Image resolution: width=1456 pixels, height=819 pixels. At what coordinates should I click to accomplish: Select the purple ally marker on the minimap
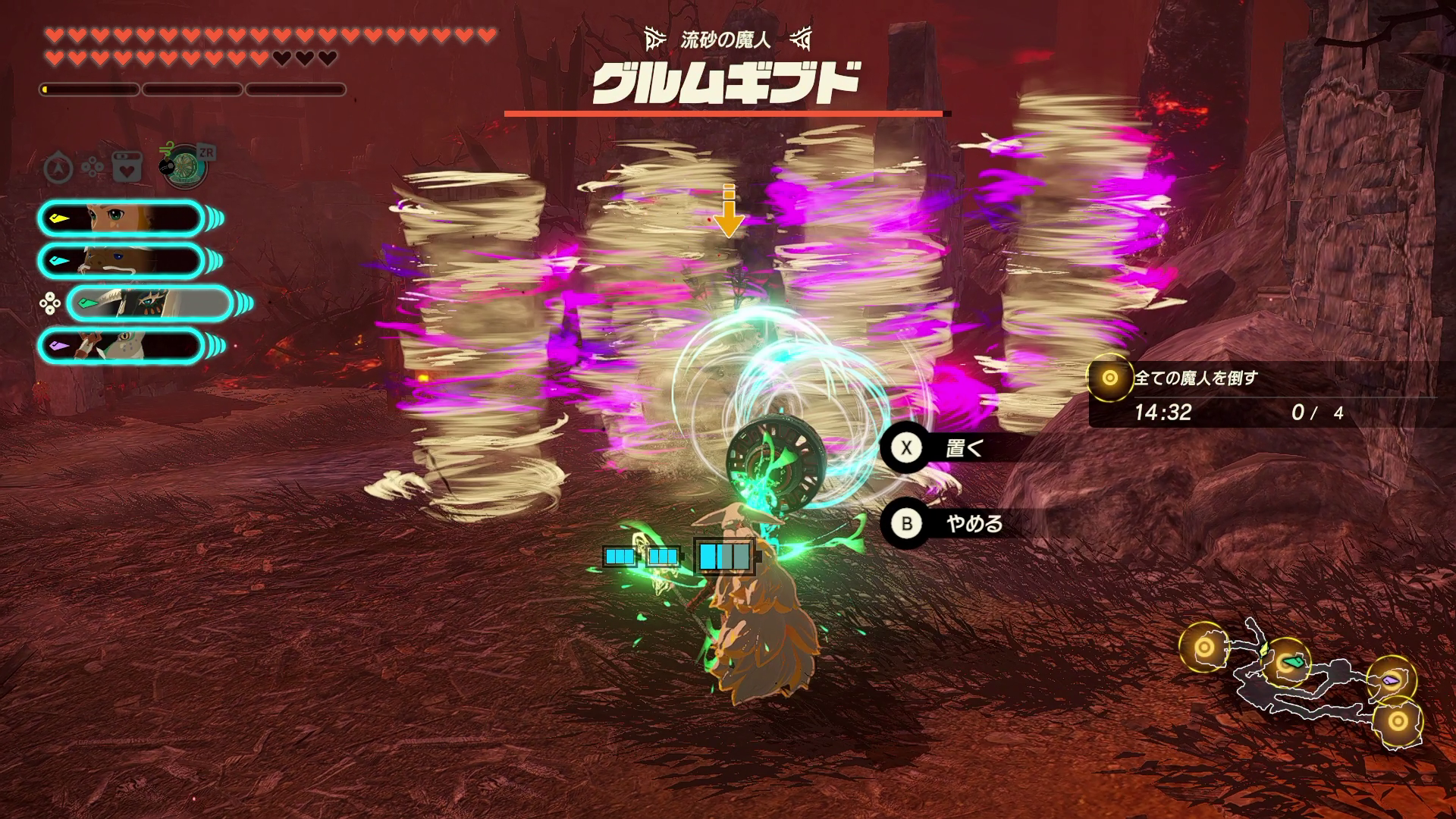[1390, 680]
